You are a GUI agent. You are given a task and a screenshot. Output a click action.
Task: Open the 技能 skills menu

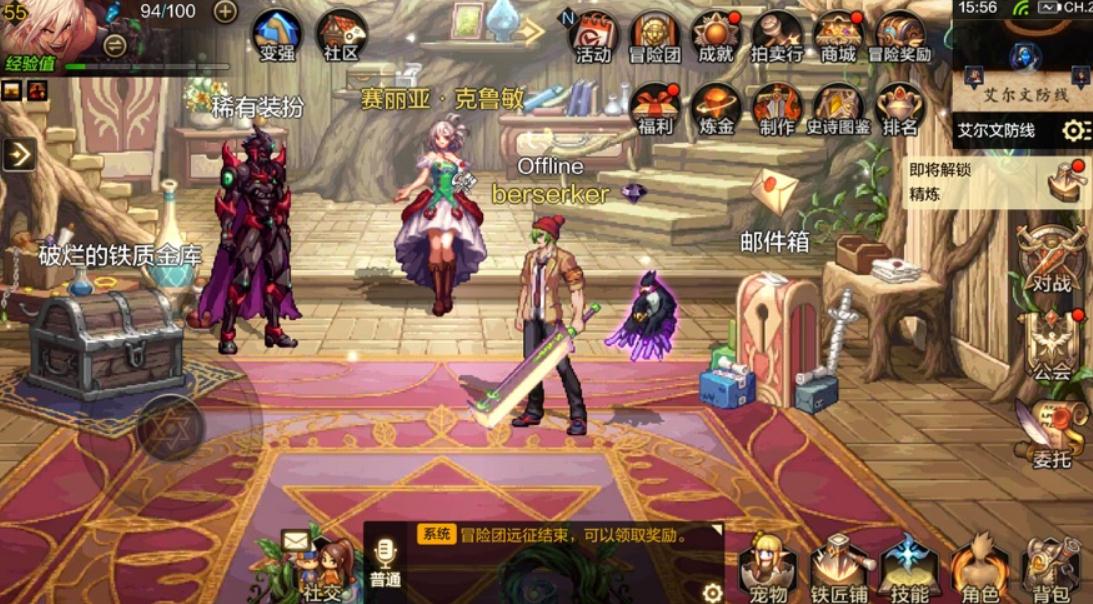[x=910, y=570]
